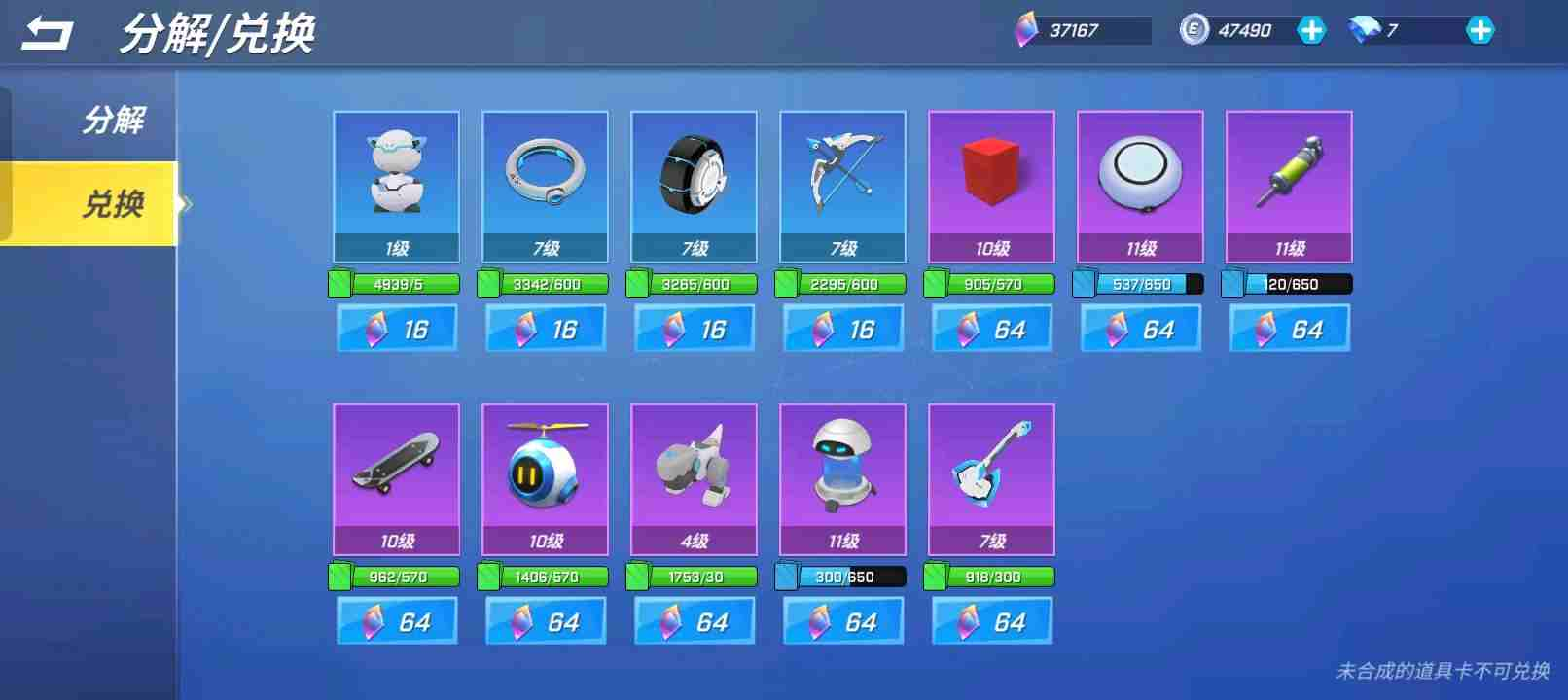1568x700 pixels.
Task: Select the propeller ball robot card
Action: coord(545,478)
